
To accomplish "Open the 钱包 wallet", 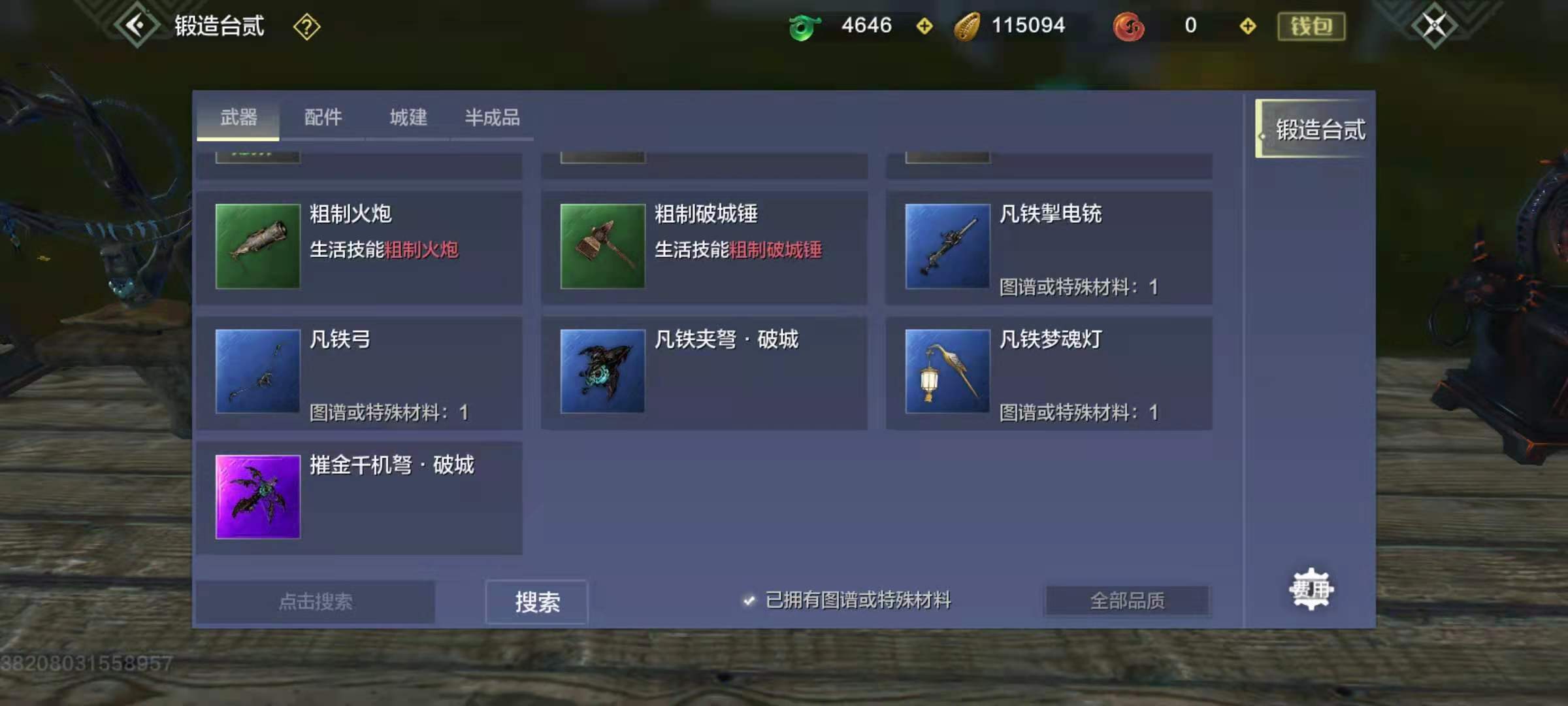I will tap(1311, 25).
